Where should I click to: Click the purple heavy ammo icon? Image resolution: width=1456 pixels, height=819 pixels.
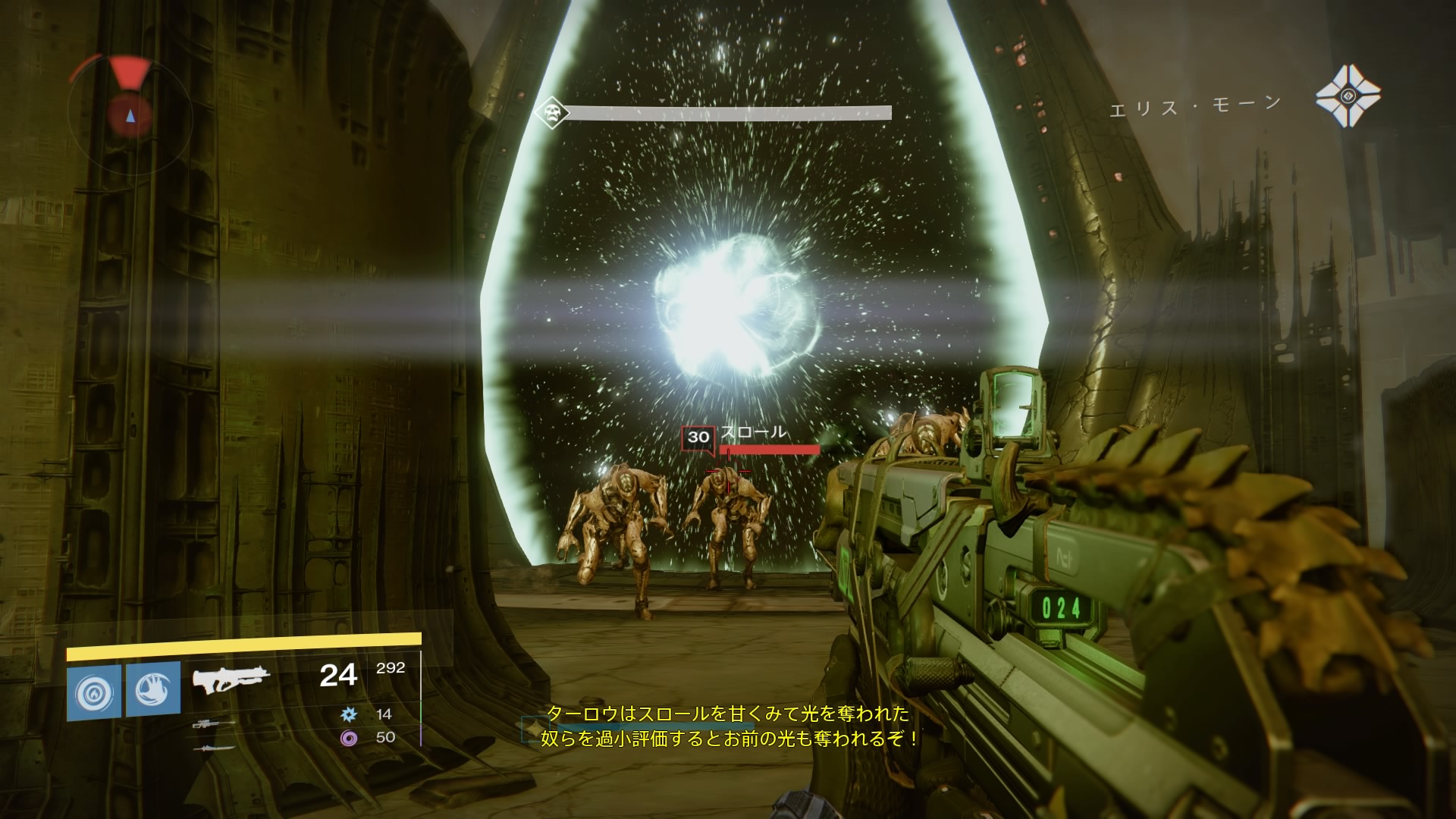[349, 737]
